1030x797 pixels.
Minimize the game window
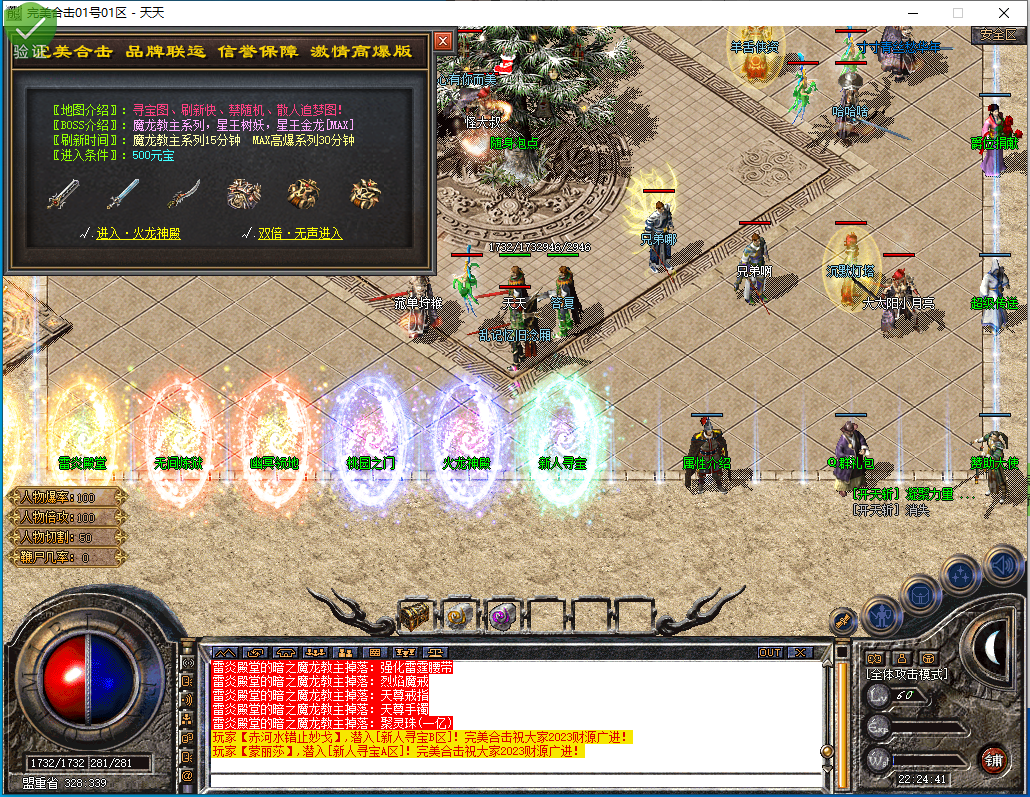(x=911, y=13)
